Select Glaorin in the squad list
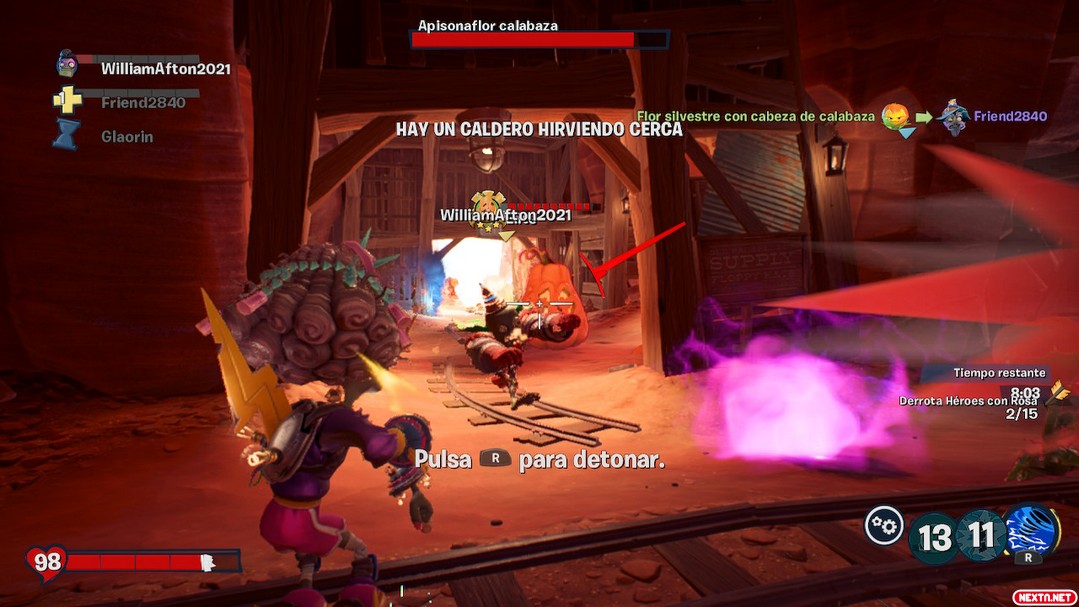This screenshot has height=607, width=1079. [127, 136]
